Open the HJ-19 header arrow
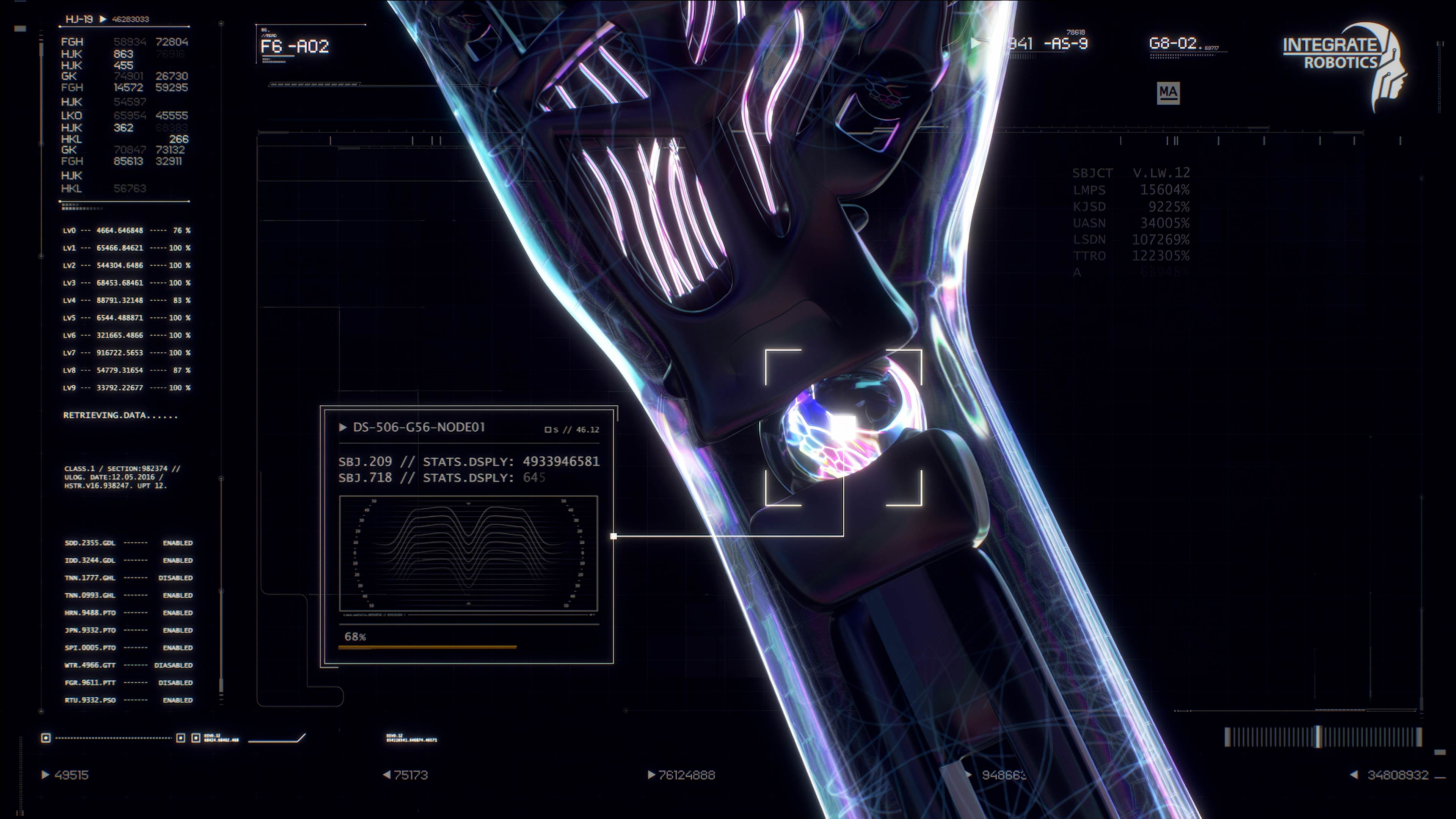 point(103,19)
